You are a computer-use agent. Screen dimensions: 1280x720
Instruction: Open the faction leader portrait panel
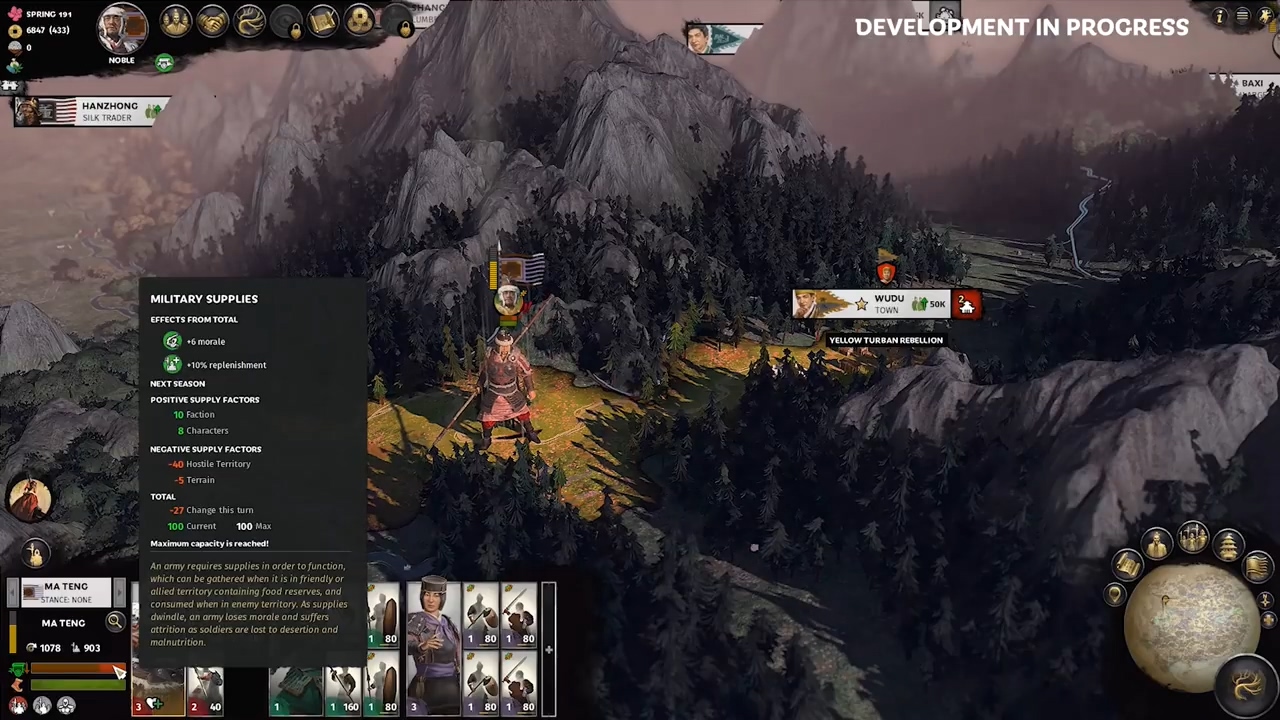click(122, 27)
